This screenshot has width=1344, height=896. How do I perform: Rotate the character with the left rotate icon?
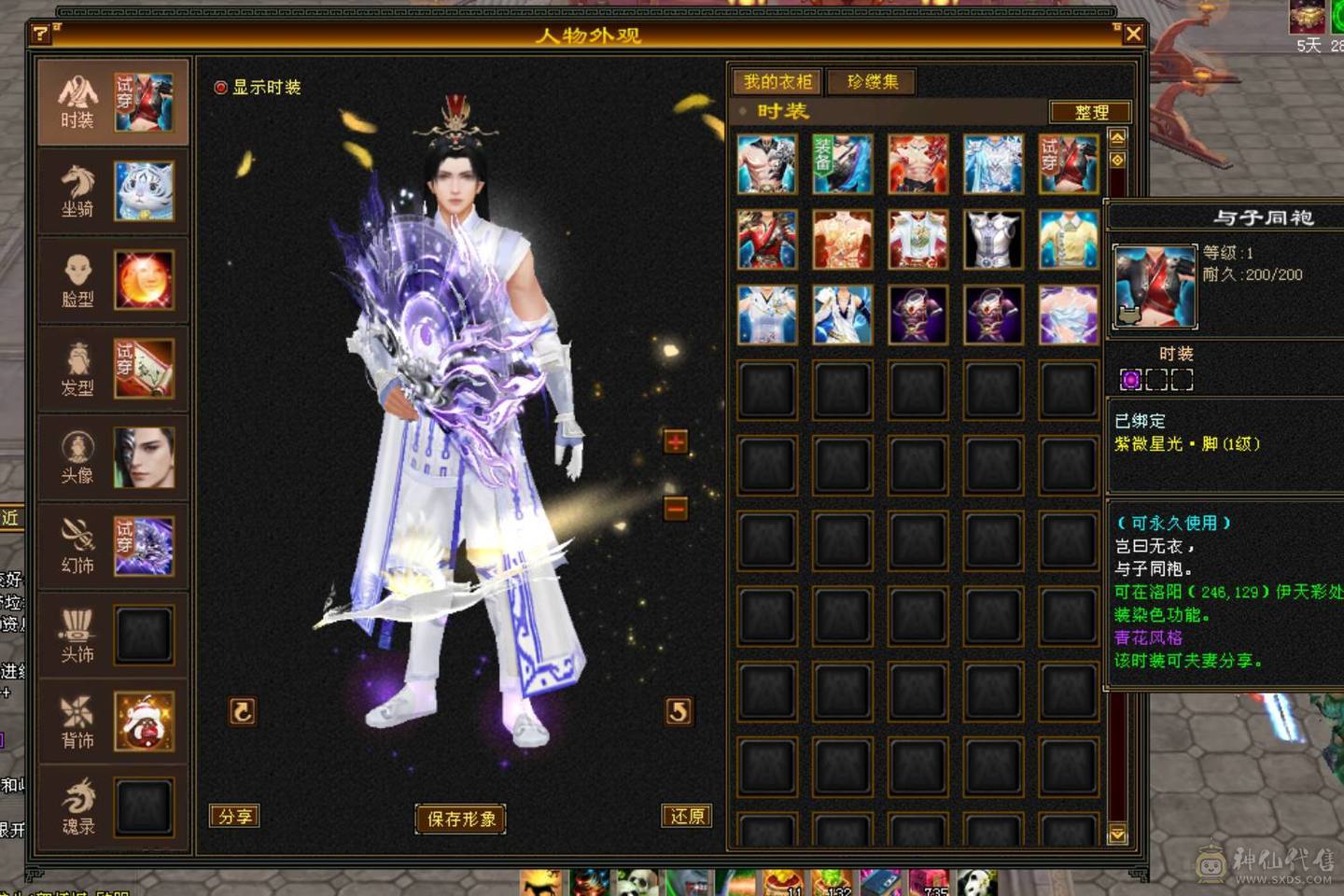pos(243,711)
